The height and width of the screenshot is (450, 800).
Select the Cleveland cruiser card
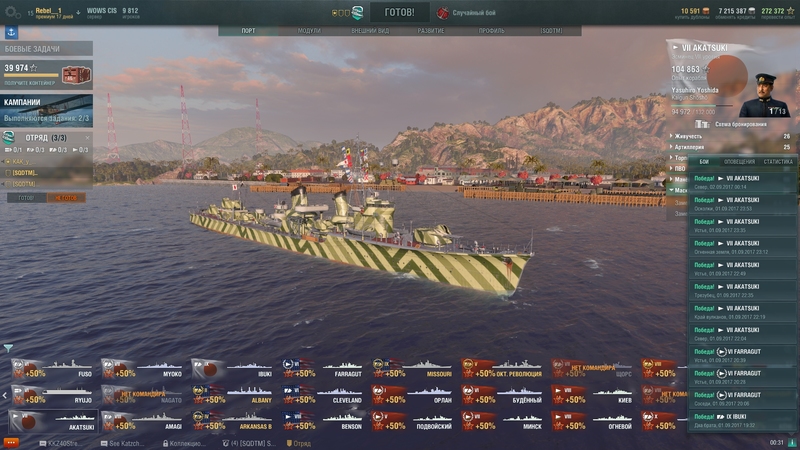click(x=322, y=394)
